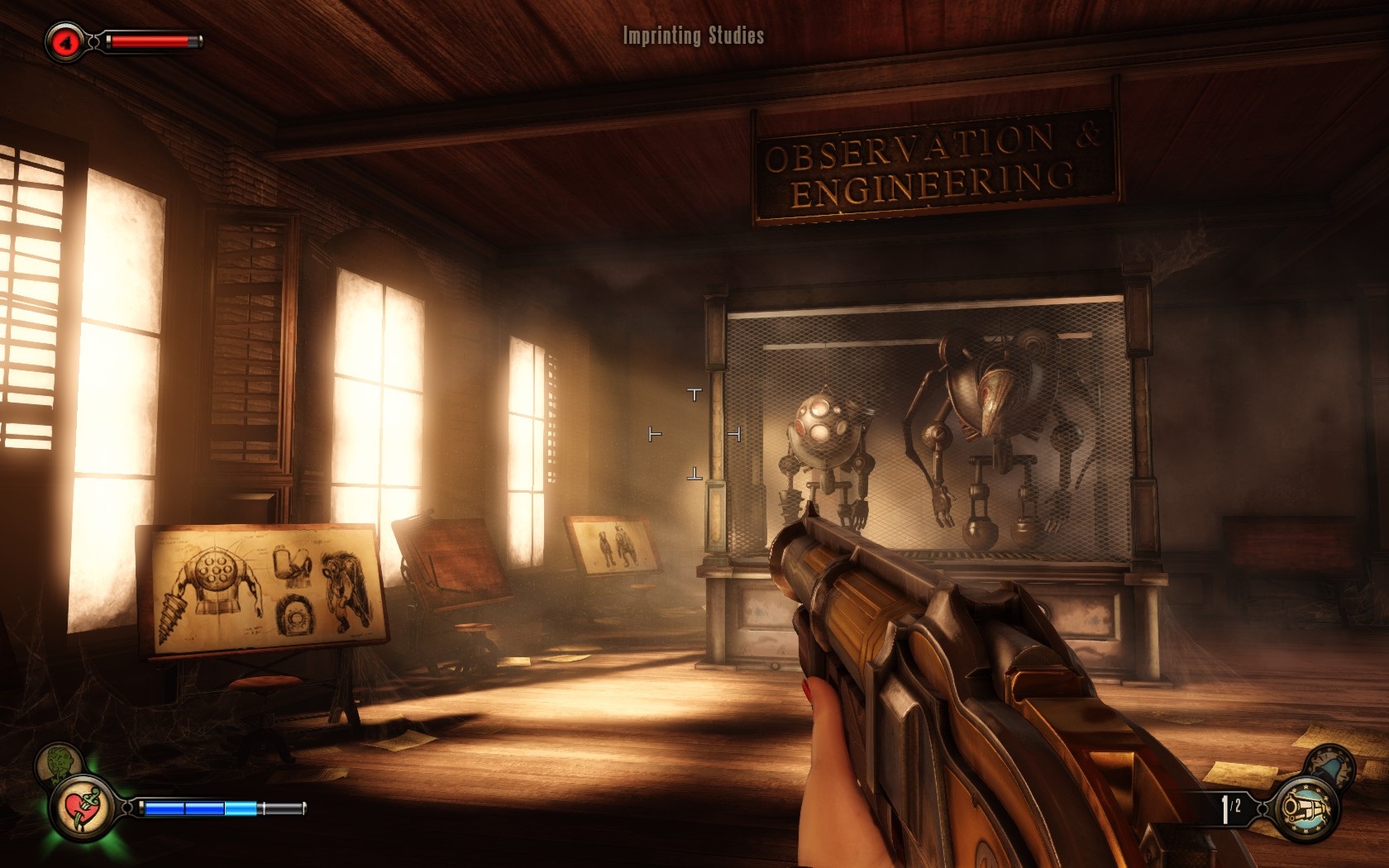Select the heart-and-dagger vigor icon
The image size is (1389, 868).
pos(81,808)
